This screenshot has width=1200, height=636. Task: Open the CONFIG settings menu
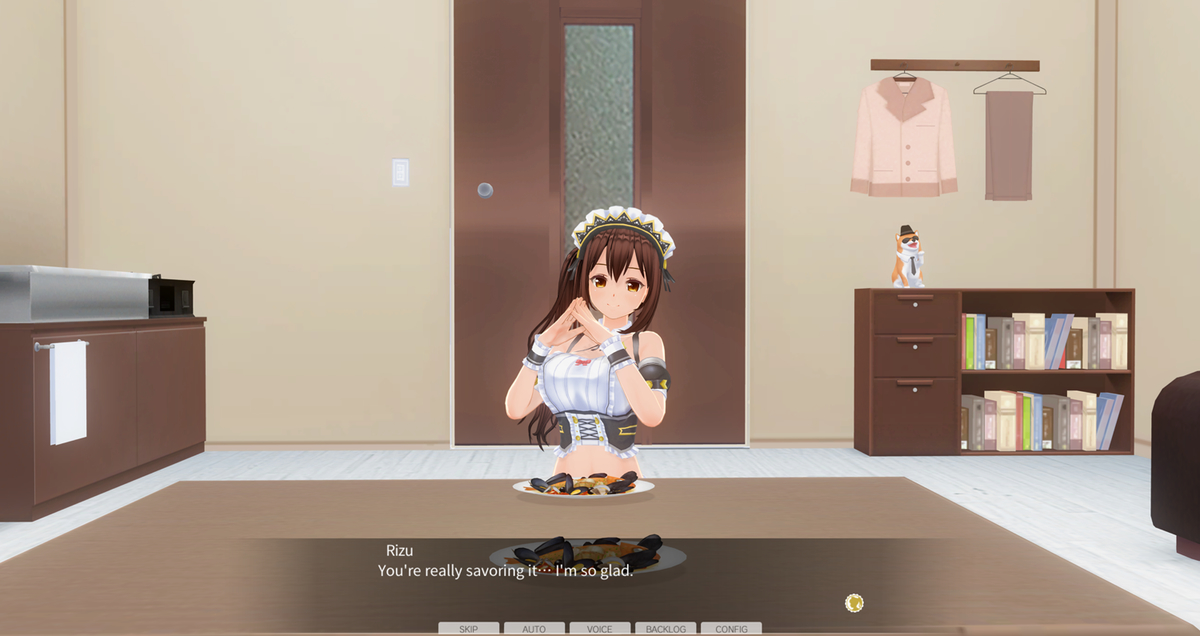731,629
